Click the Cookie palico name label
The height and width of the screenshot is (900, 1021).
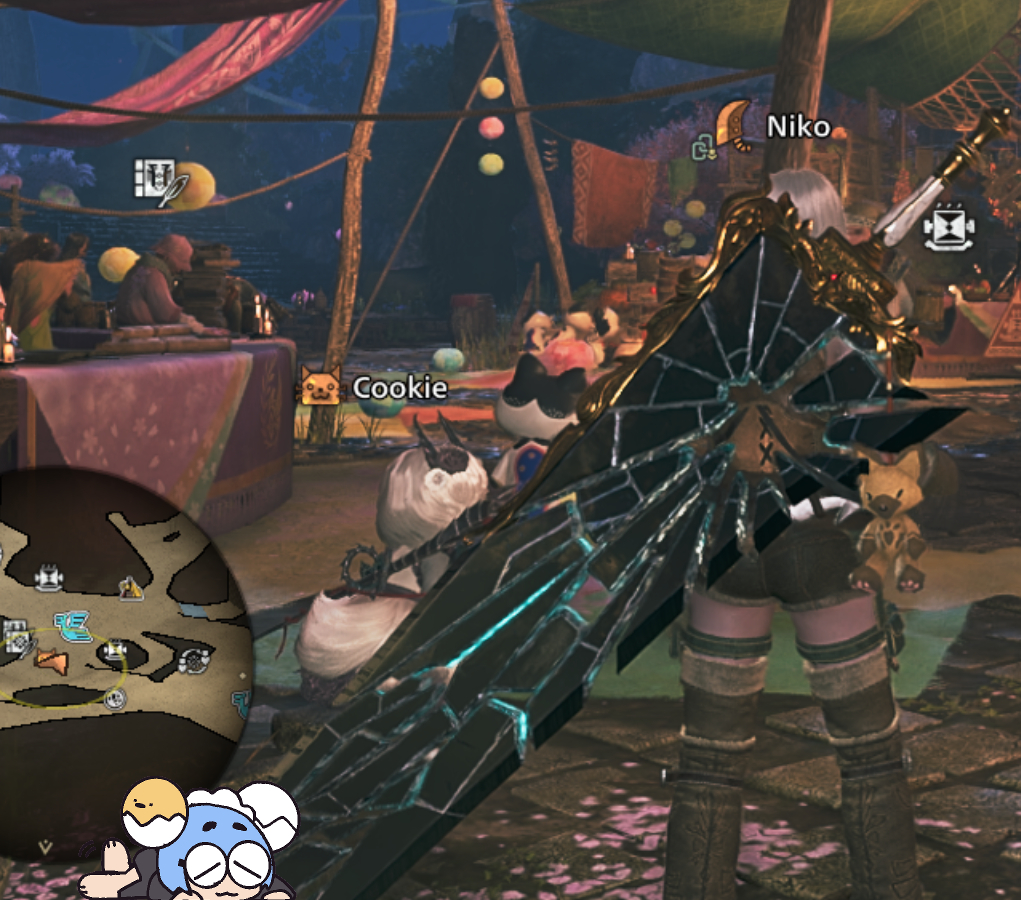coord(399,387)
